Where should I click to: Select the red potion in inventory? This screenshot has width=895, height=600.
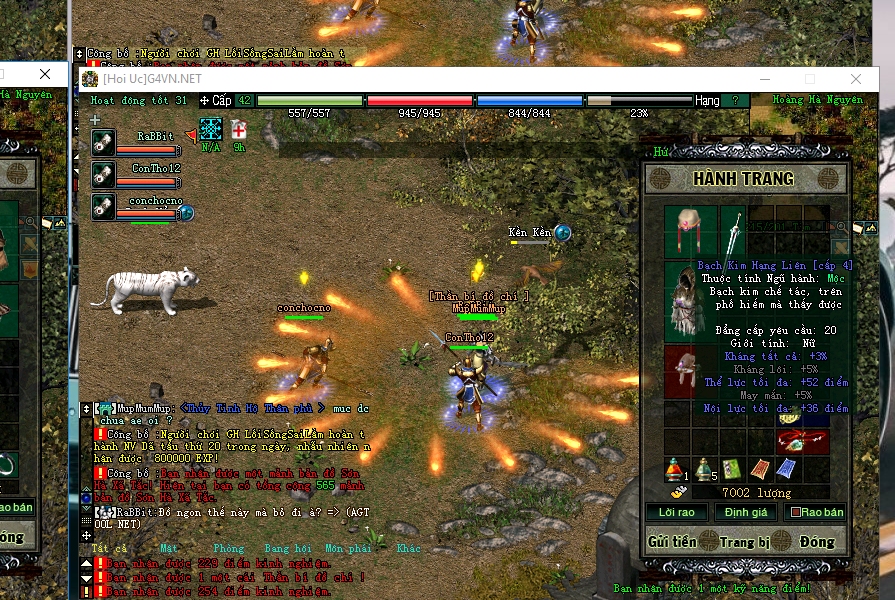point(676,468)
